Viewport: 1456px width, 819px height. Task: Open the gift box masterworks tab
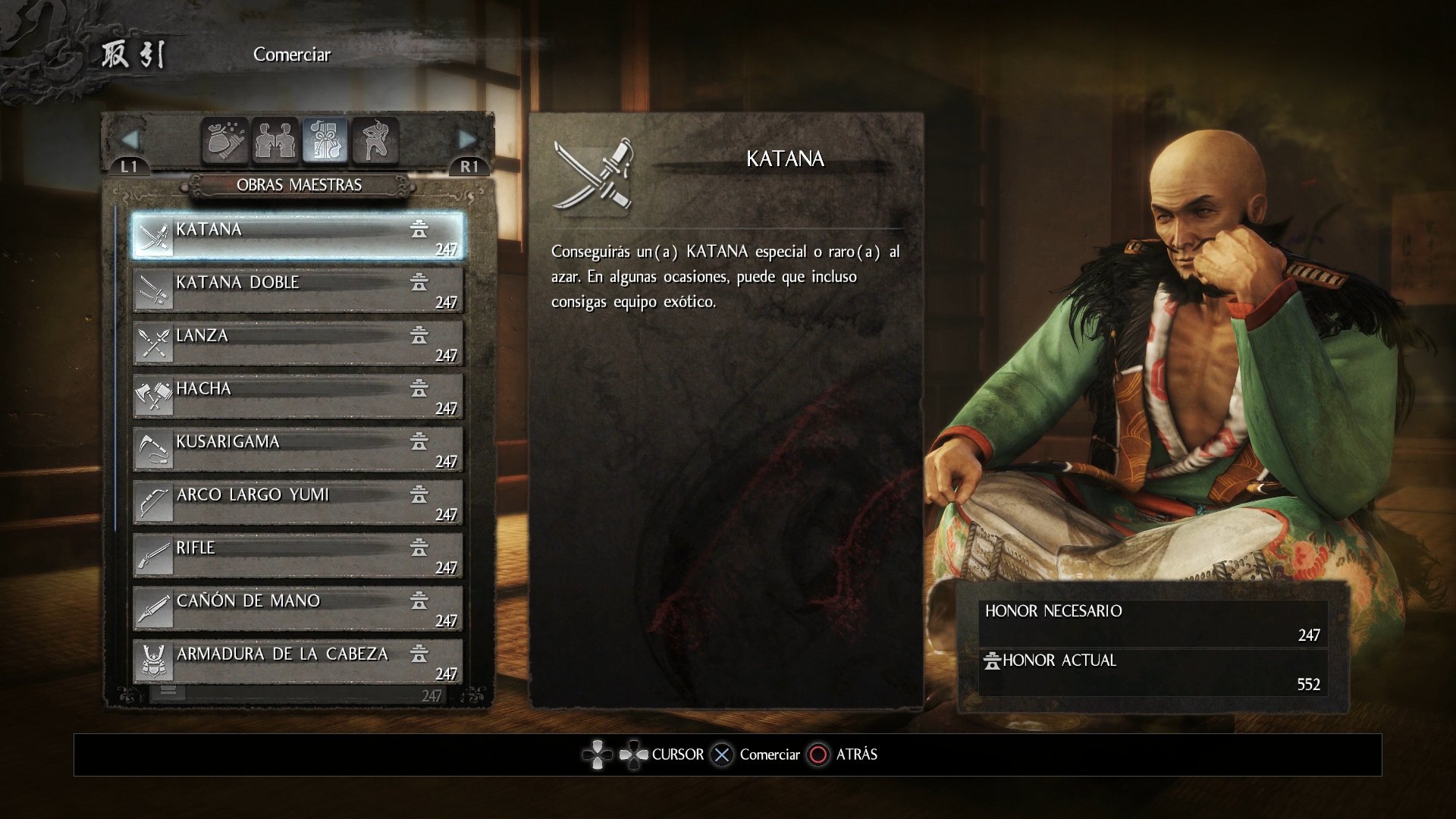(325, 140)
